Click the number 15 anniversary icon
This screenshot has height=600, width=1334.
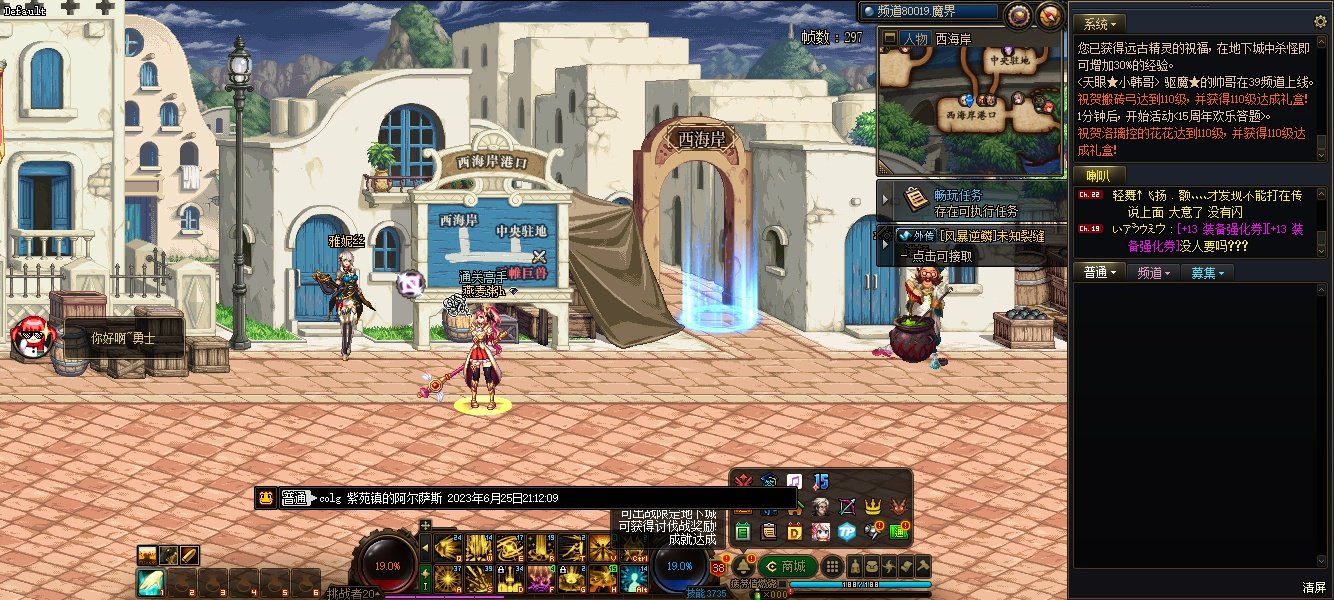click(x=821, y=482)
